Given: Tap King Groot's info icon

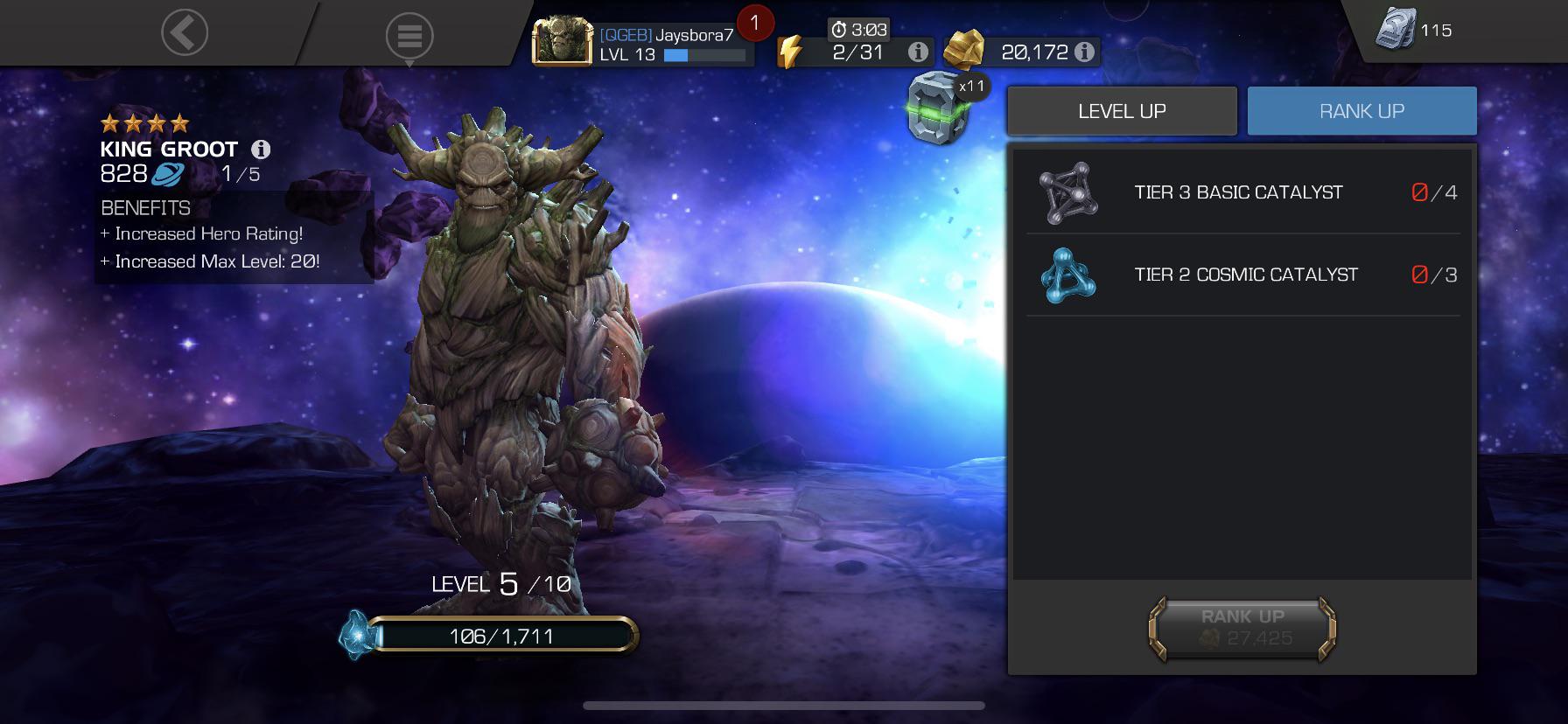Looking at the screenshot, I should [x=262, y=149].
